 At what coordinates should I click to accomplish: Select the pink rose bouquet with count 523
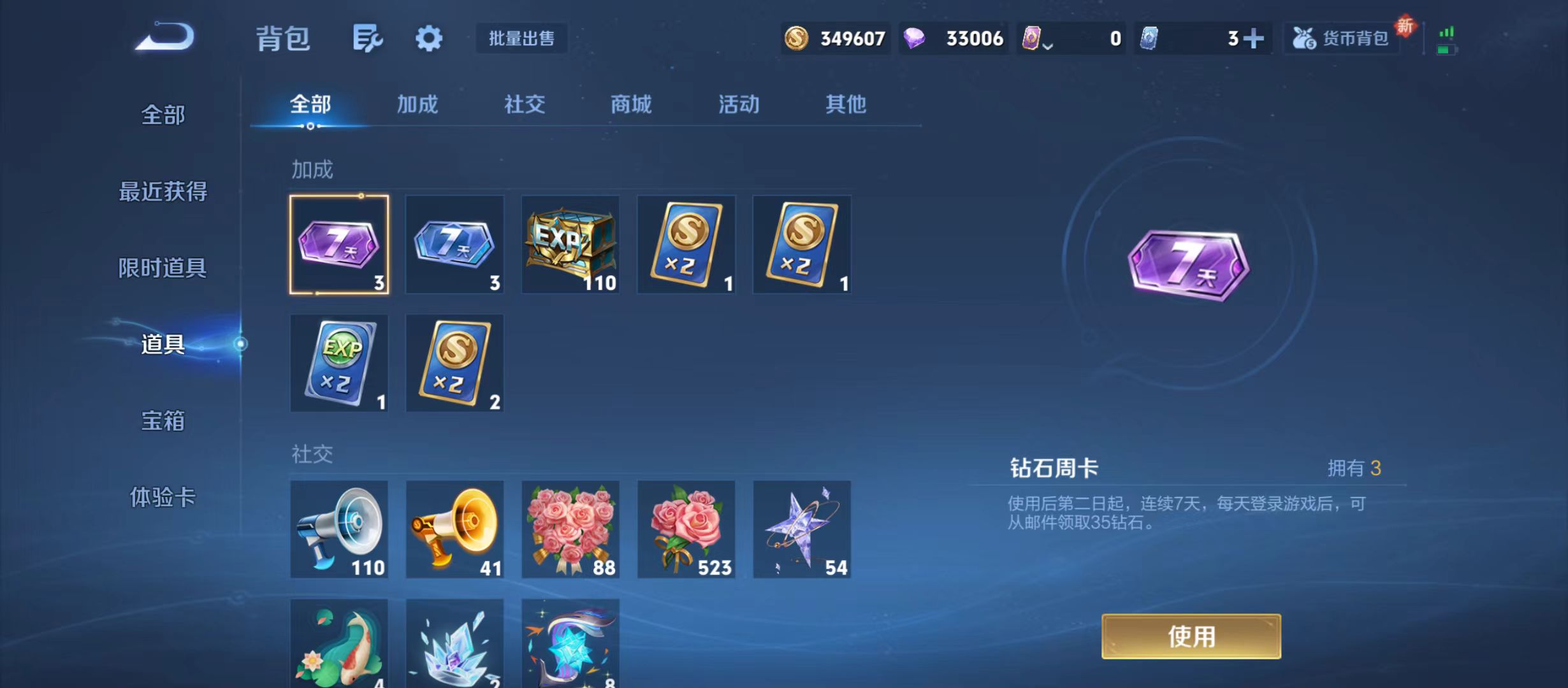click(686, 529)
